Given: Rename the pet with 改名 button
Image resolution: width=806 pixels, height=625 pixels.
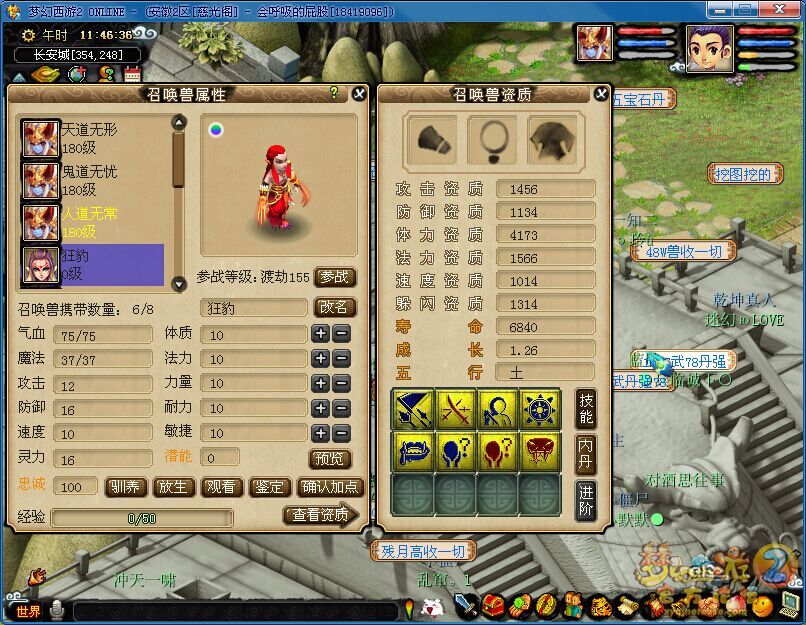Looking at the screenshot, I should [x=335, y=308].
